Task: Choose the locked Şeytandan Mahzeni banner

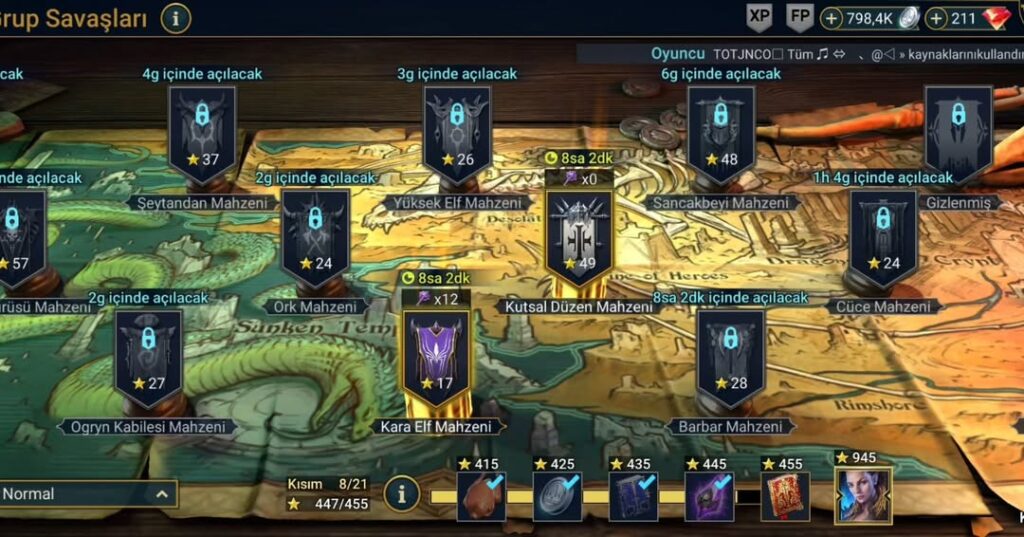Action: (x=202, y=133)
